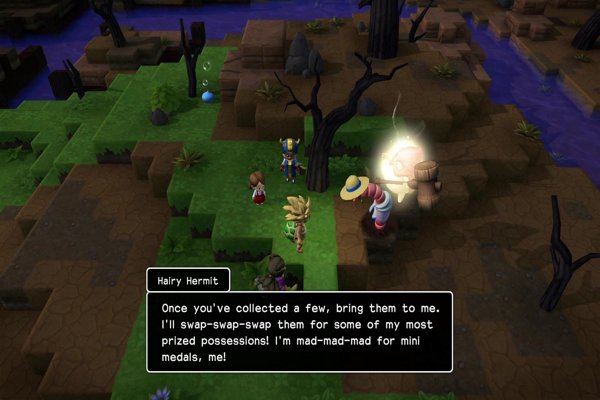
Task: Advance the Hairy Hermit dialogue box
Action: click(x=299, y=331)
